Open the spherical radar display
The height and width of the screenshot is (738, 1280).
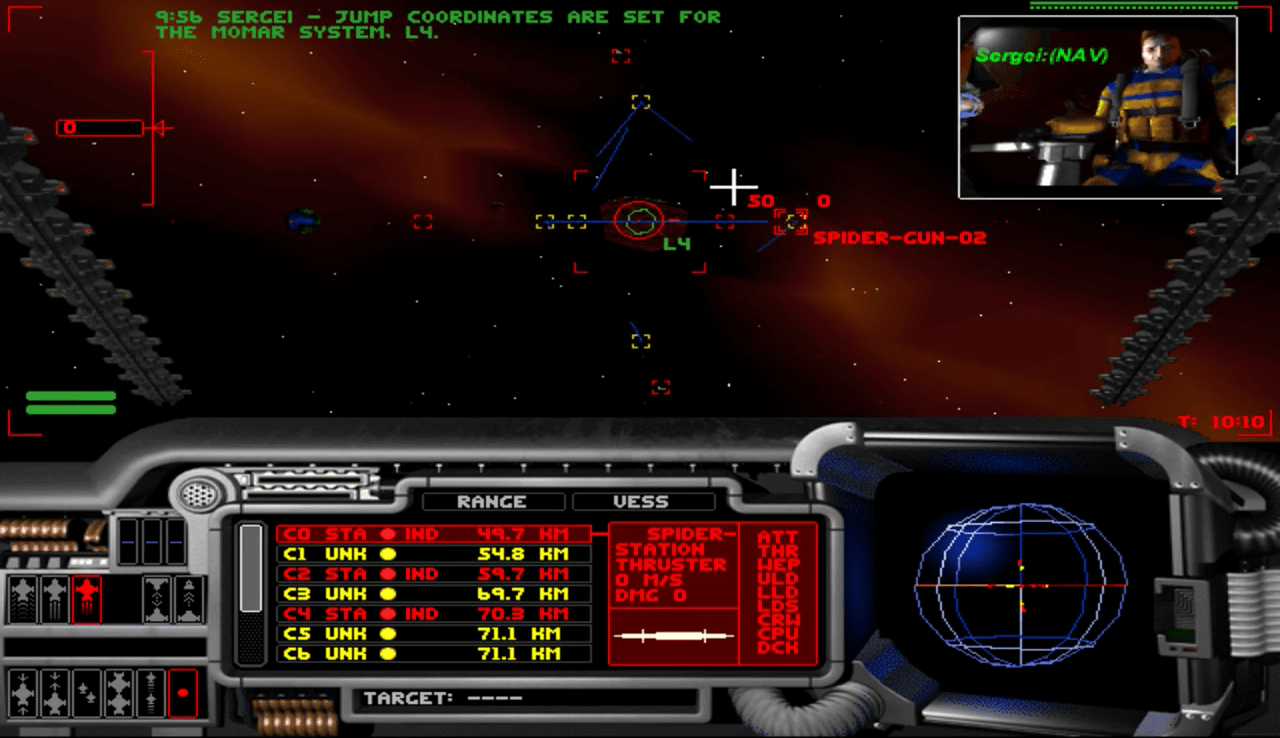coord(1020,585)
